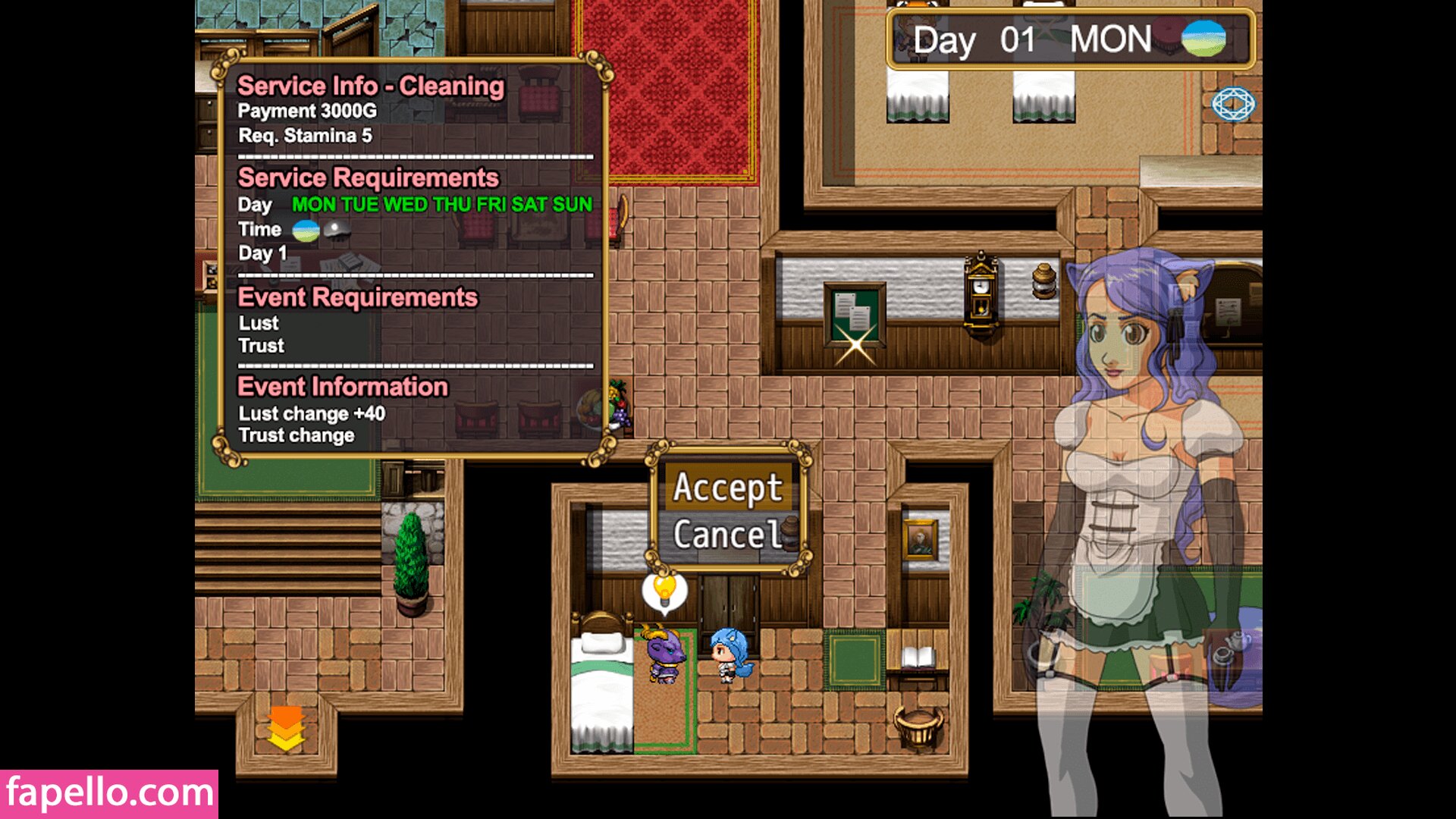This screenshot has height=819, width=1456.
Task: Accept the Cleaning service job
Action: 727,488
